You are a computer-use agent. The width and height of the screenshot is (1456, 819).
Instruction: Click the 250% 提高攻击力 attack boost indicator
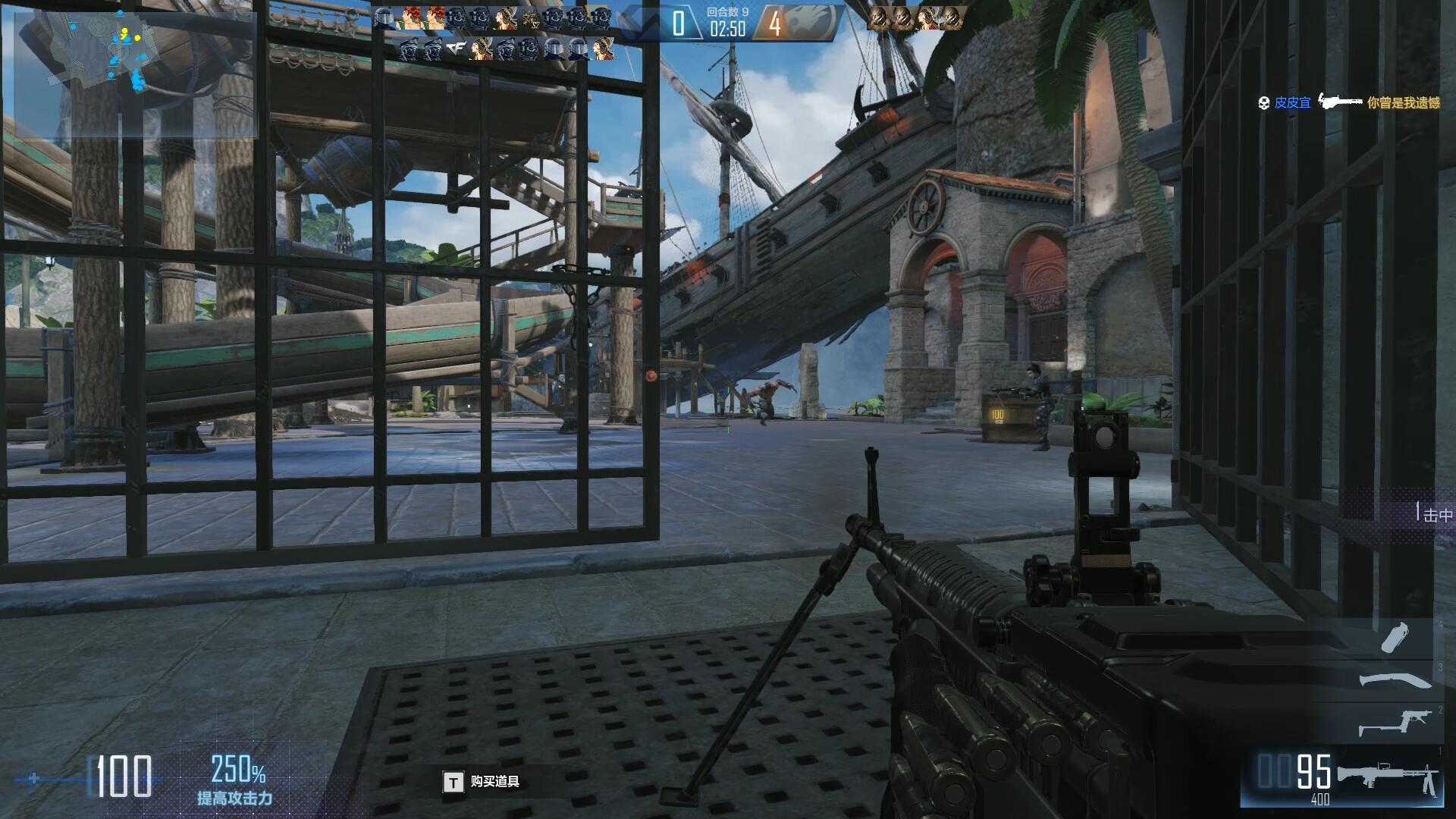(x=236, y=780)
